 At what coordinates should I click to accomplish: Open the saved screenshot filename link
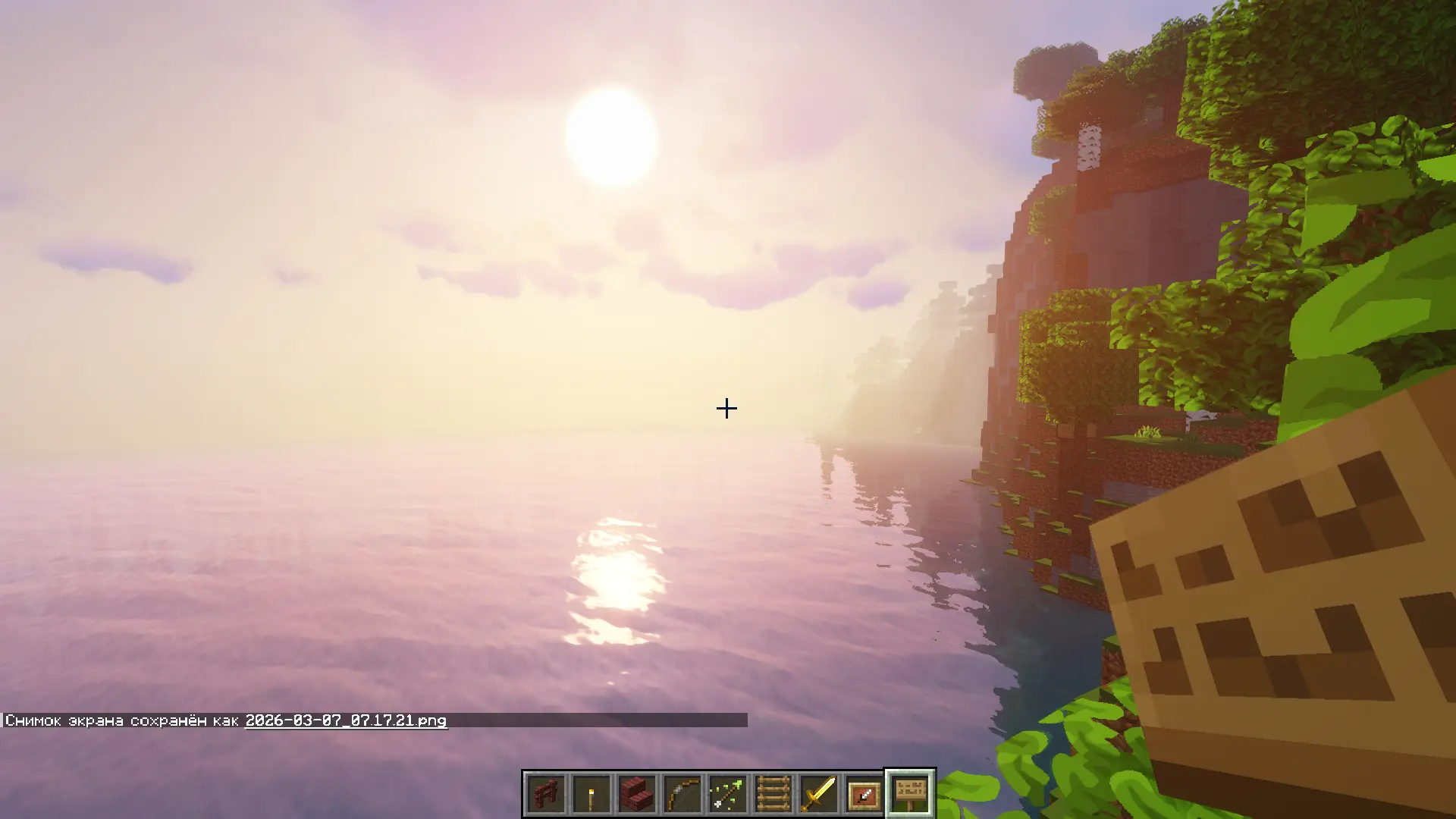coord(346,720)
